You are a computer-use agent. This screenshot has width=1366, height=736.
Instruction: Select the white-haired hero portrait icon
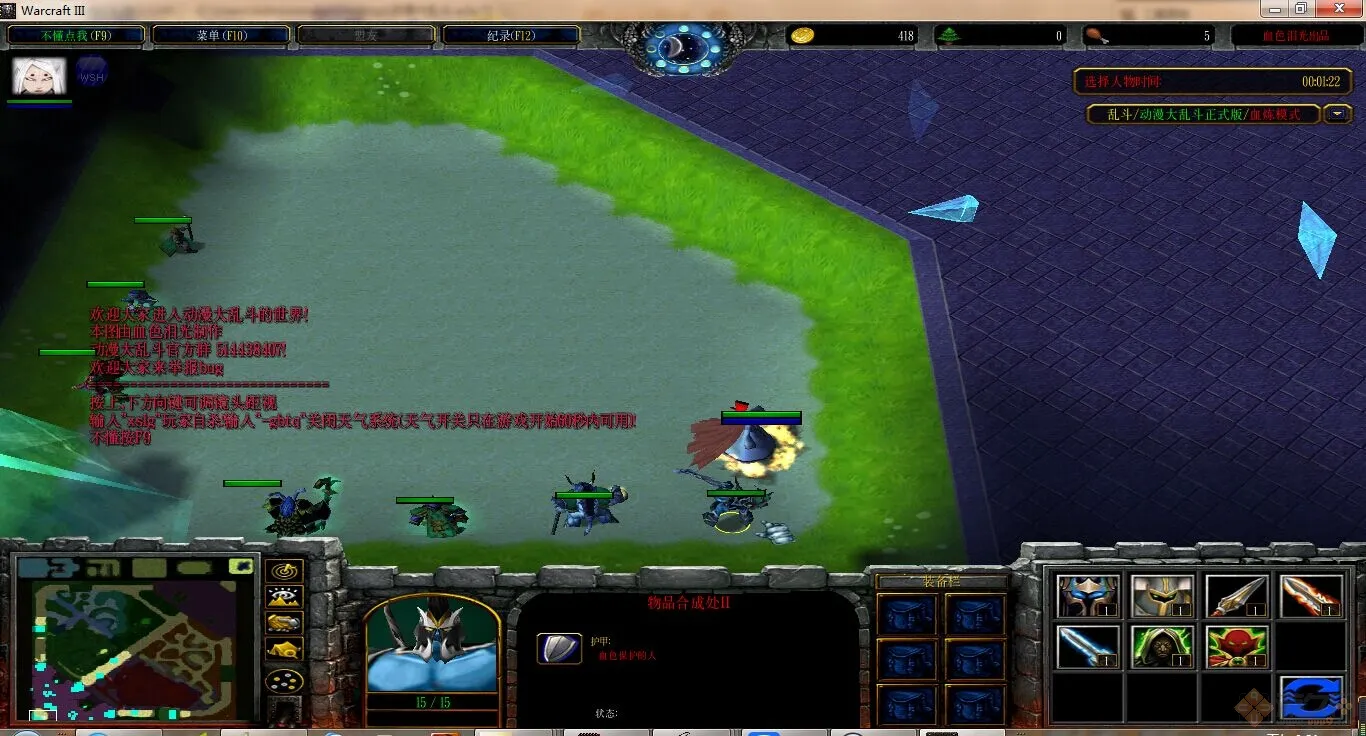coord(39,75)
